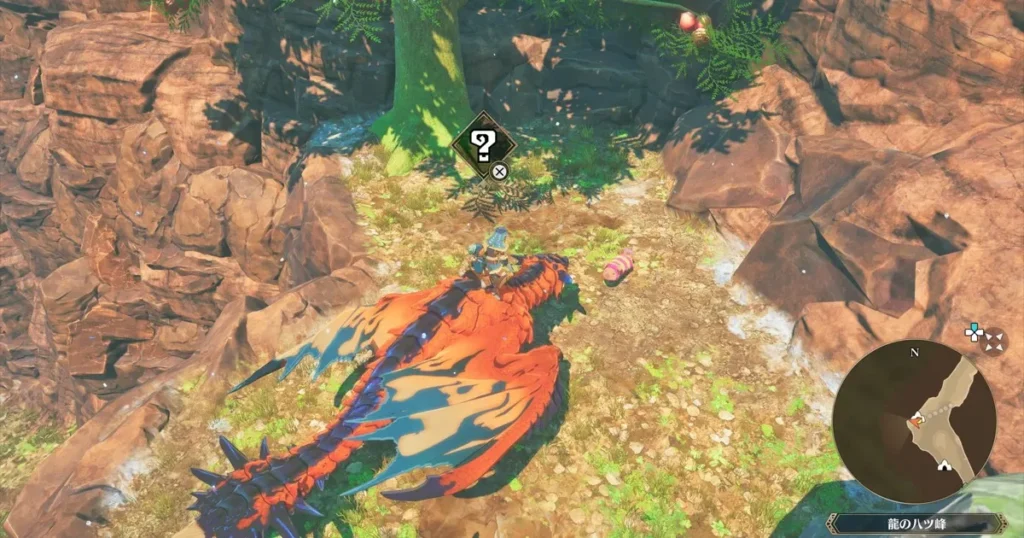The height and width of the screenshot is (538, 1024).
Task: Select the tent camp marker on minimap
Action: coord(942,466)
